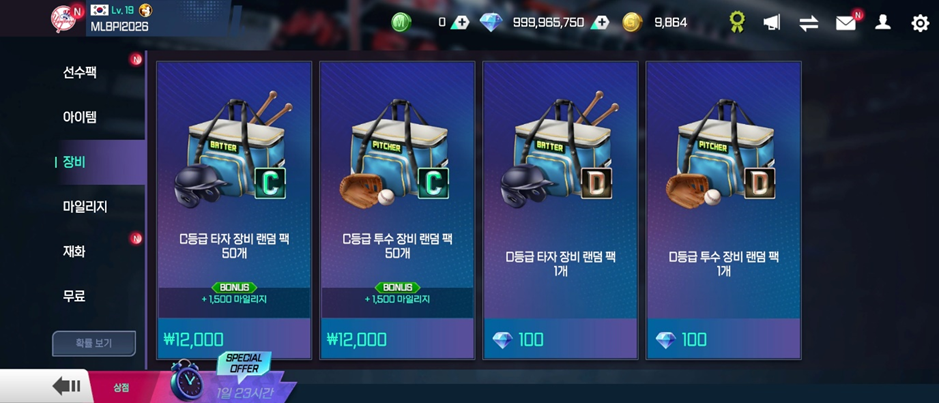Open the 재화 shop category
This screenshot has height=403, width=939.
pyautogui.click(x=75, y=251)
